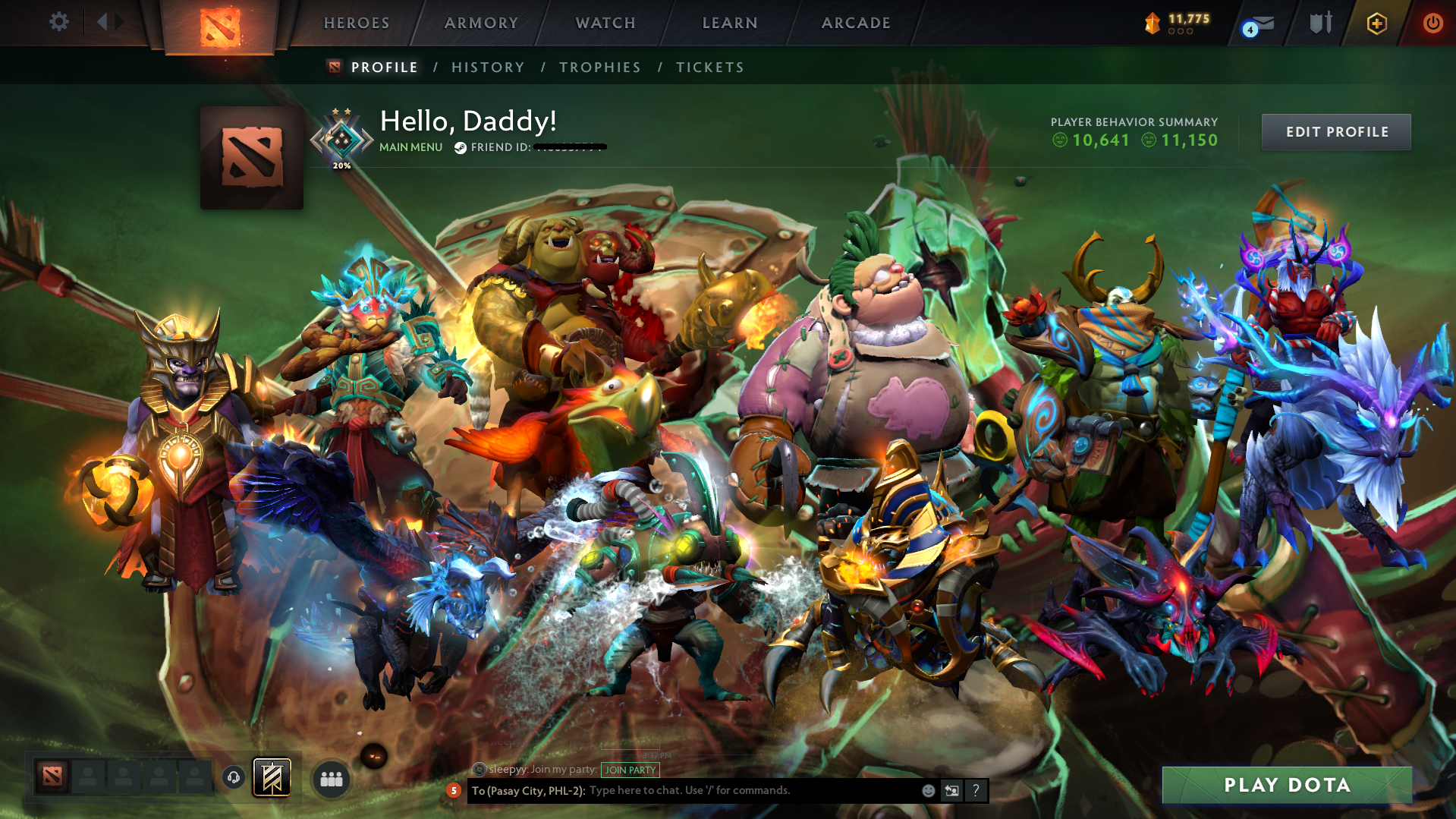Open the settings gear menu
The height and width of the screenshot is (819, 1456).
coord(58,23)
